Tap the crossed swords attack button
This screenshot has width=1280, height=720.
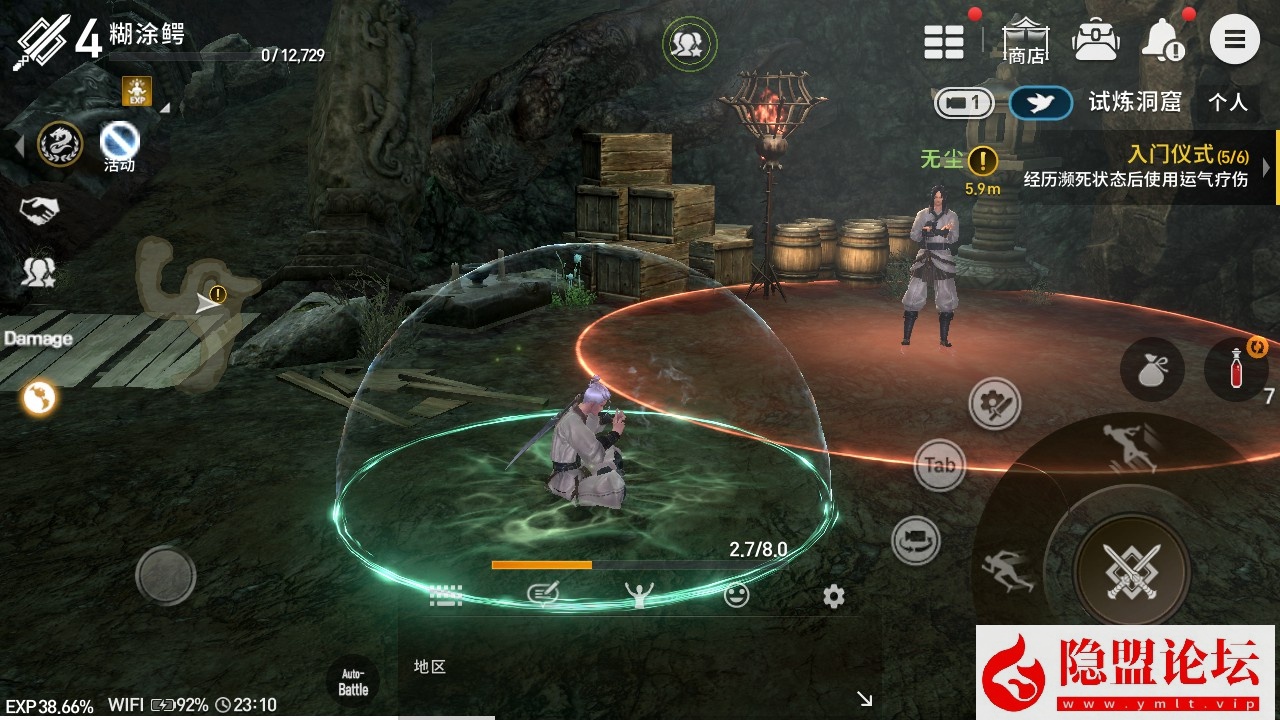(1132, 572)
